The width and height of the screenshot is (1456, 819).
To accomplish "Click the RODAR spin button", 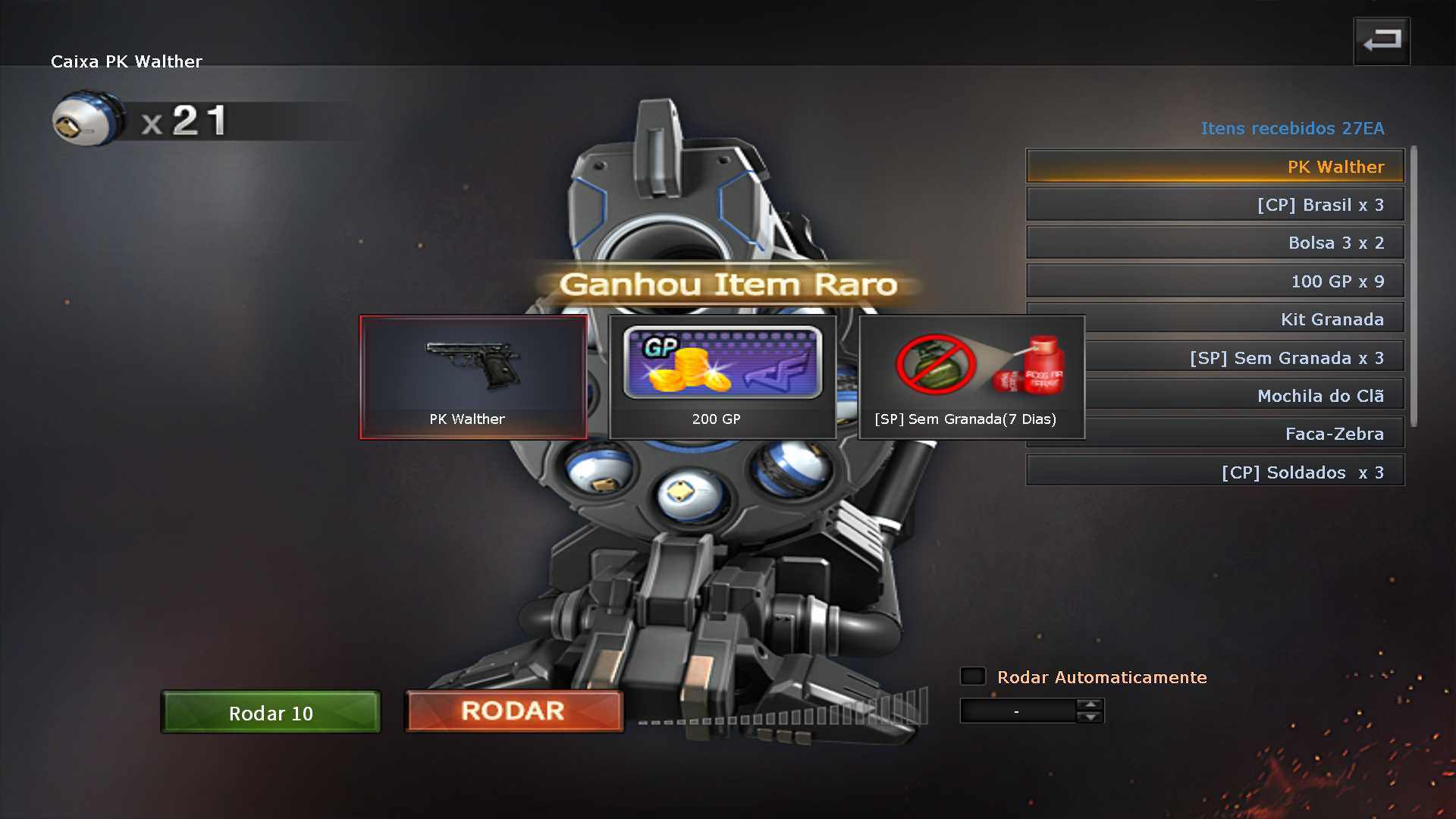I will click(513, 711).
